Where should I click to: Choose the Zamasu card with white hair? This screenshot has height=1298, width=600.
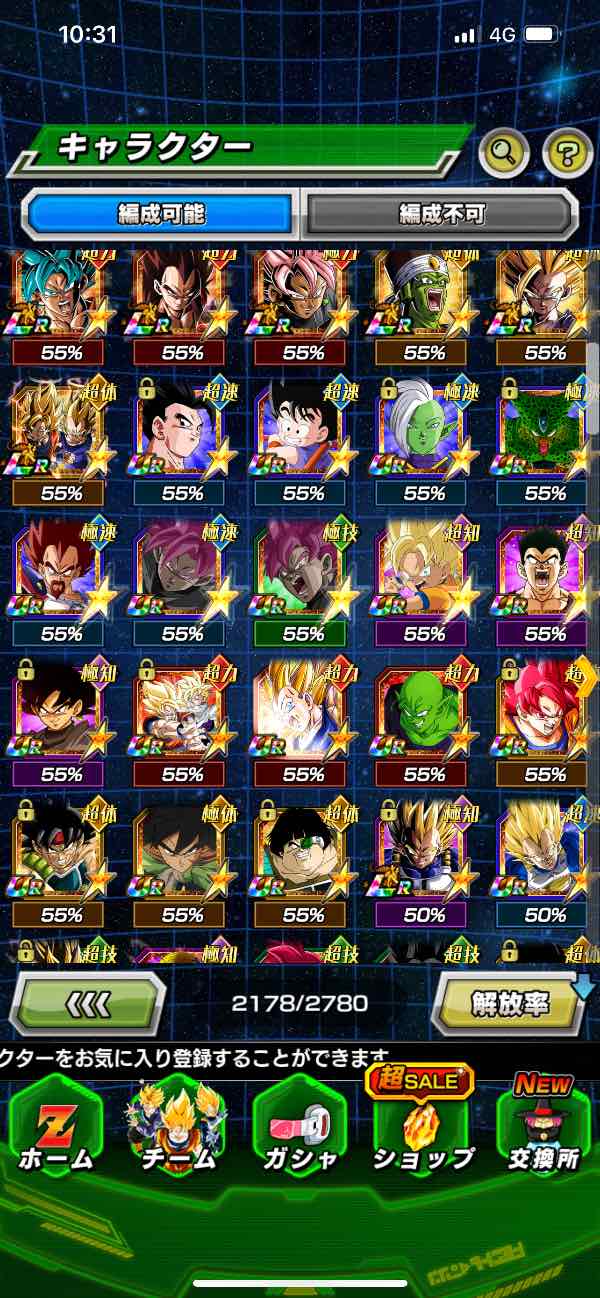point(424,431)
